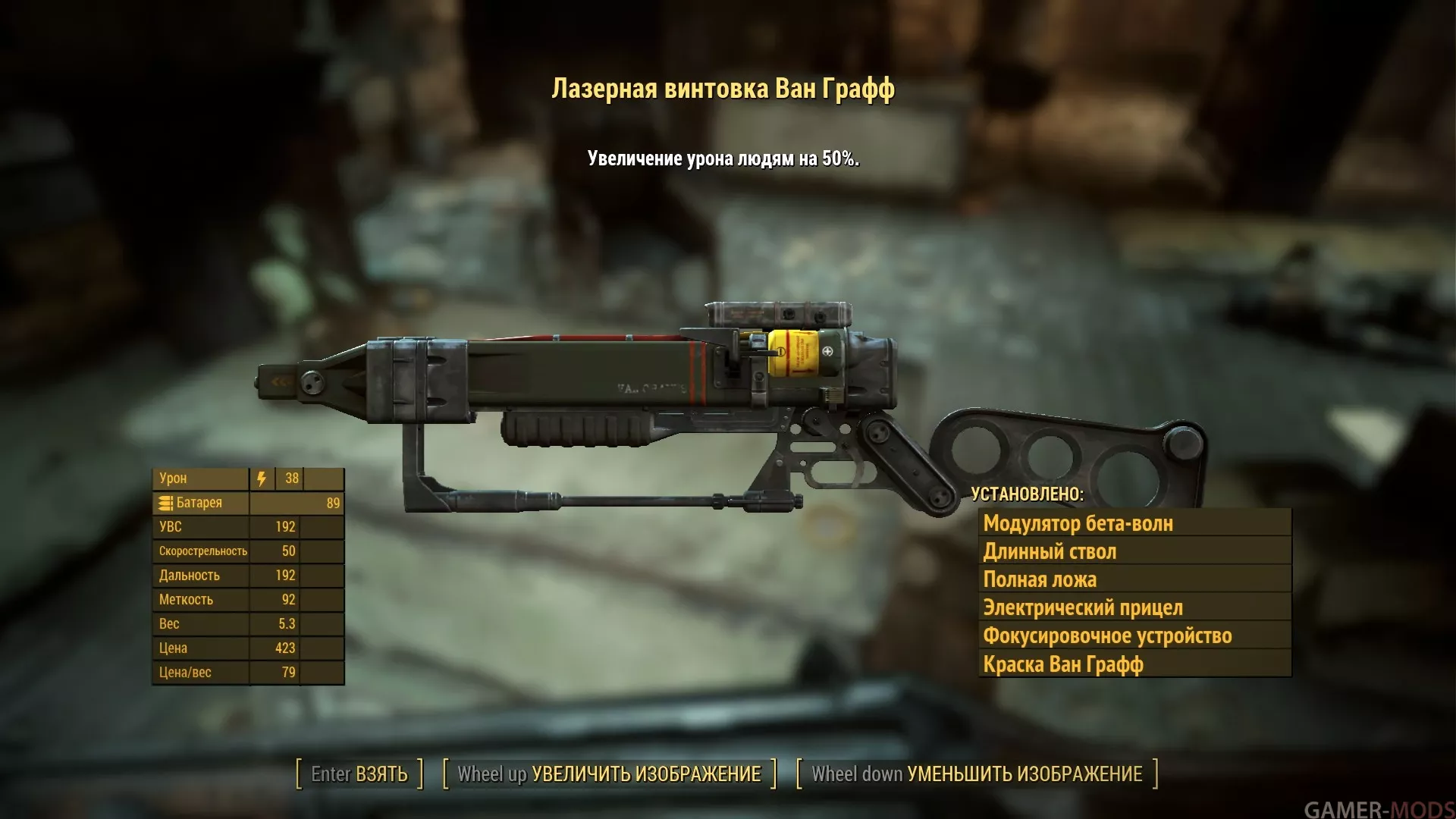Select the Электрический прицел entry

(x=1134, y=607)
